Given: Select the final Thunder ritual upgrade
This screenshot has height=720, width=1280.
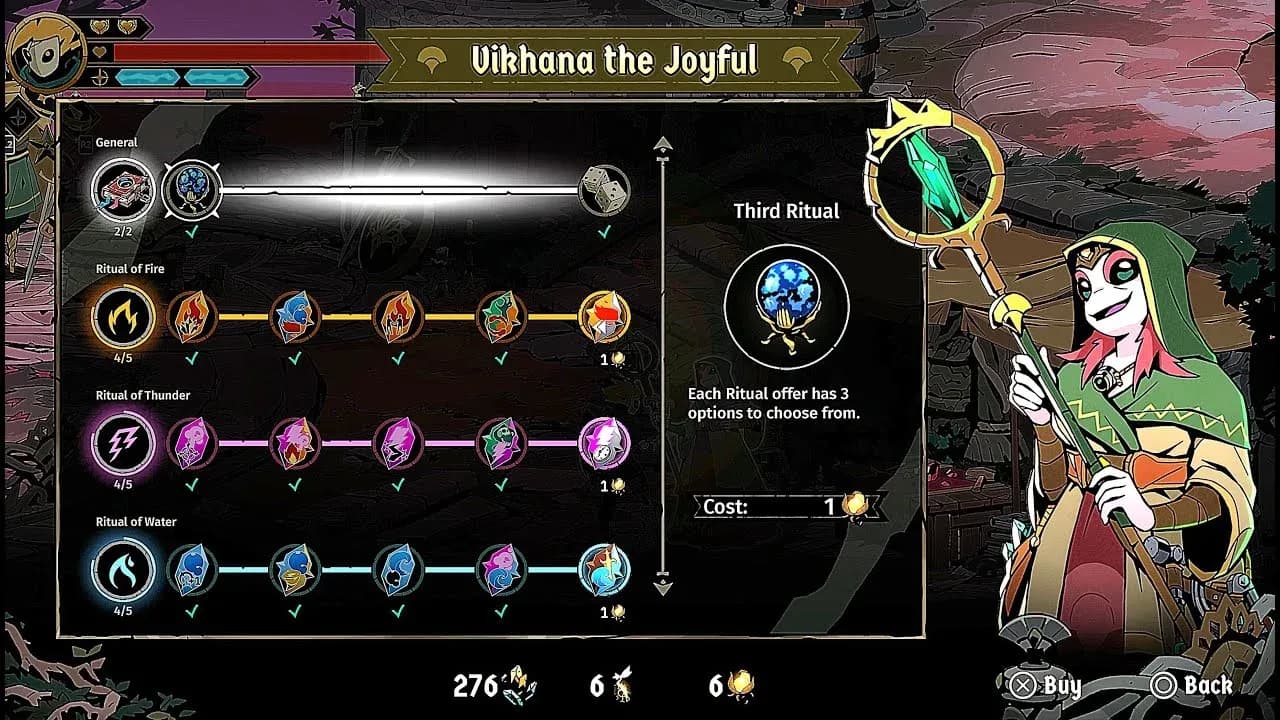Looking at the screenshot, I should tap(603, 444).
